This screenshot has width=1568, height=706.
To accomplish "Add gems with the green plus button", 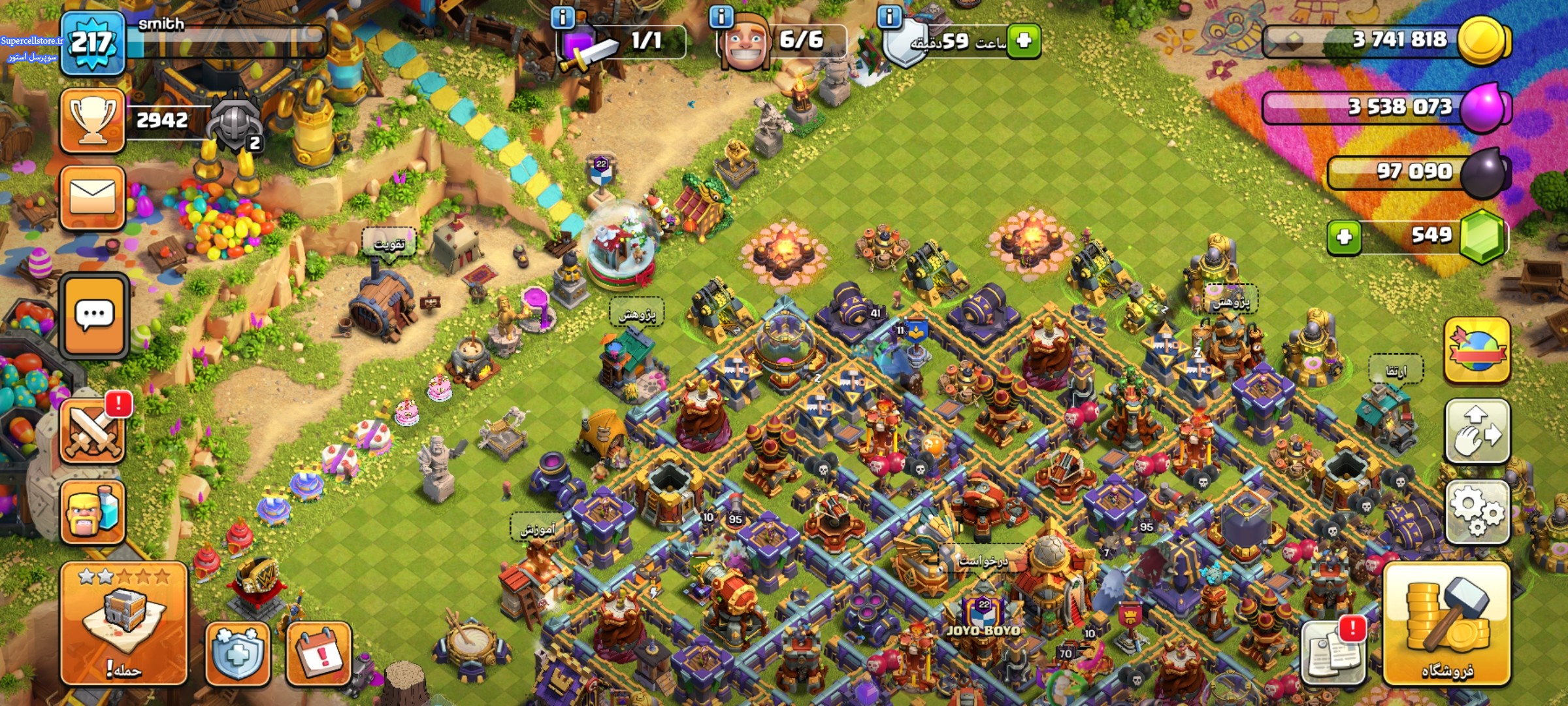I will (1345, 237).
